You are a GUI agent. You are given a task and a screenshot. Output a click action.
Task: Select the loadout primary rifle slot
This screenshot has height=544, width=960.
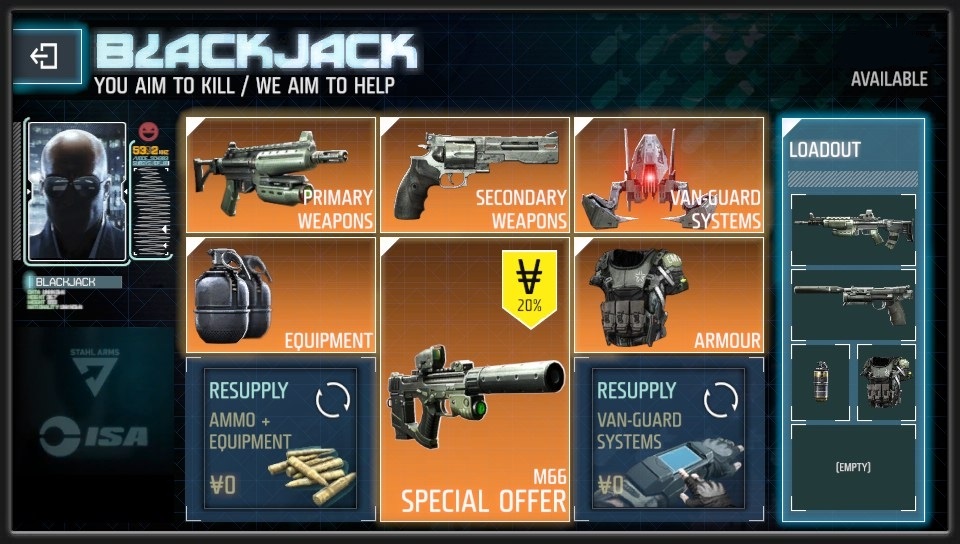853,229
